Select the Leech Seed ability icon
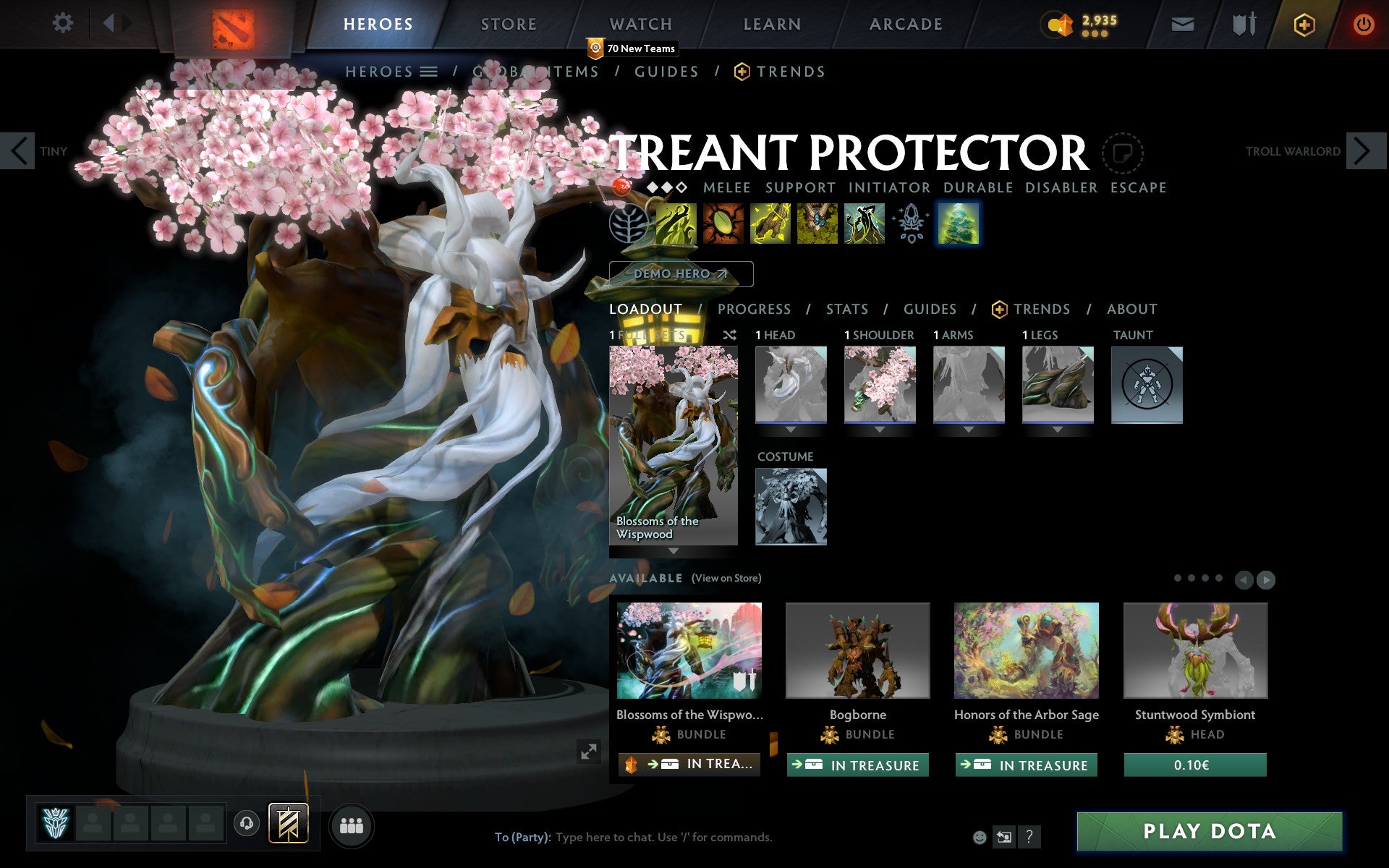The height and width of the screenshot is (868, 1389). click(723, 224)
